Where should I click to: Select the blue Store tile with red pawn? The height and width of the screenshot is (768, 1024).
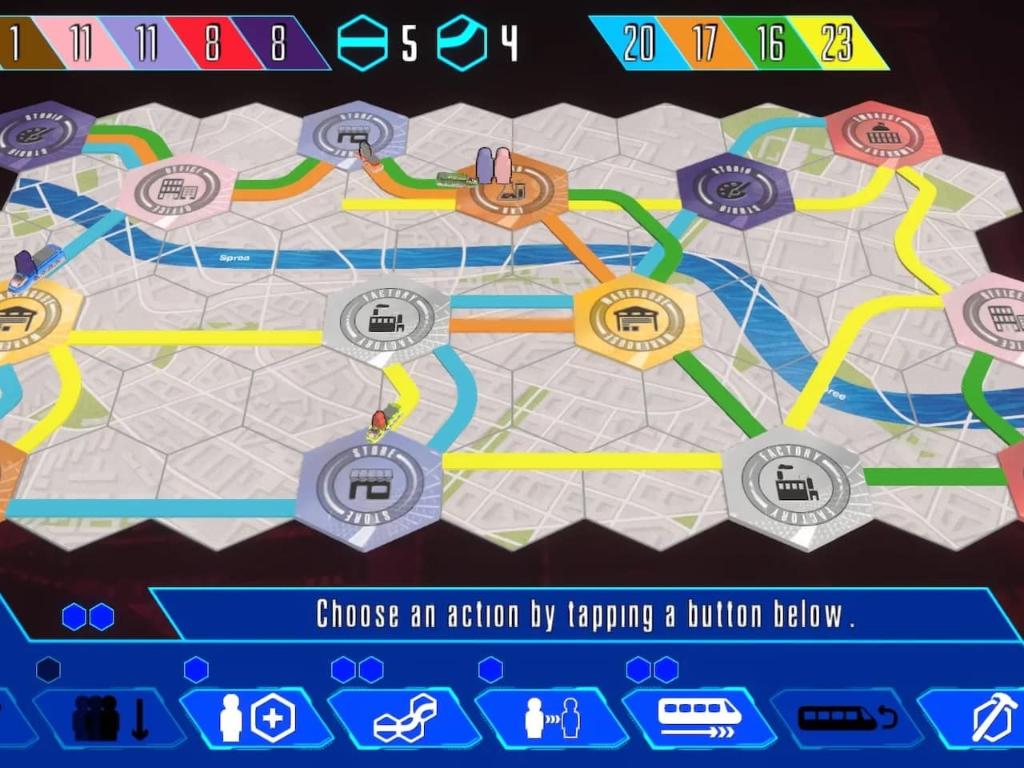pyautogui.click(x=369, y=487)
